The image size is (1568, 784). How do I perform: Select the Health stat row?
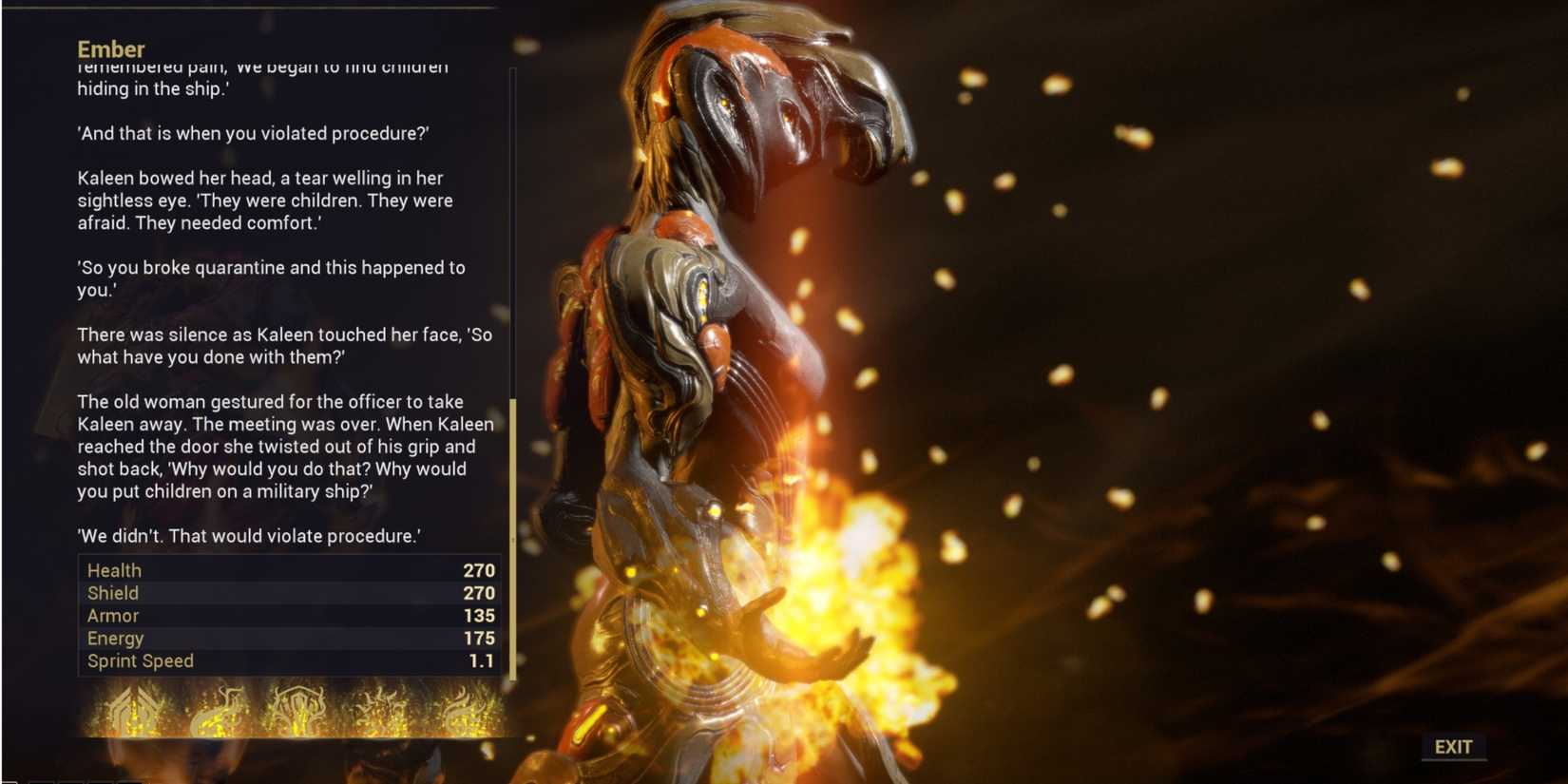(285, 570)
